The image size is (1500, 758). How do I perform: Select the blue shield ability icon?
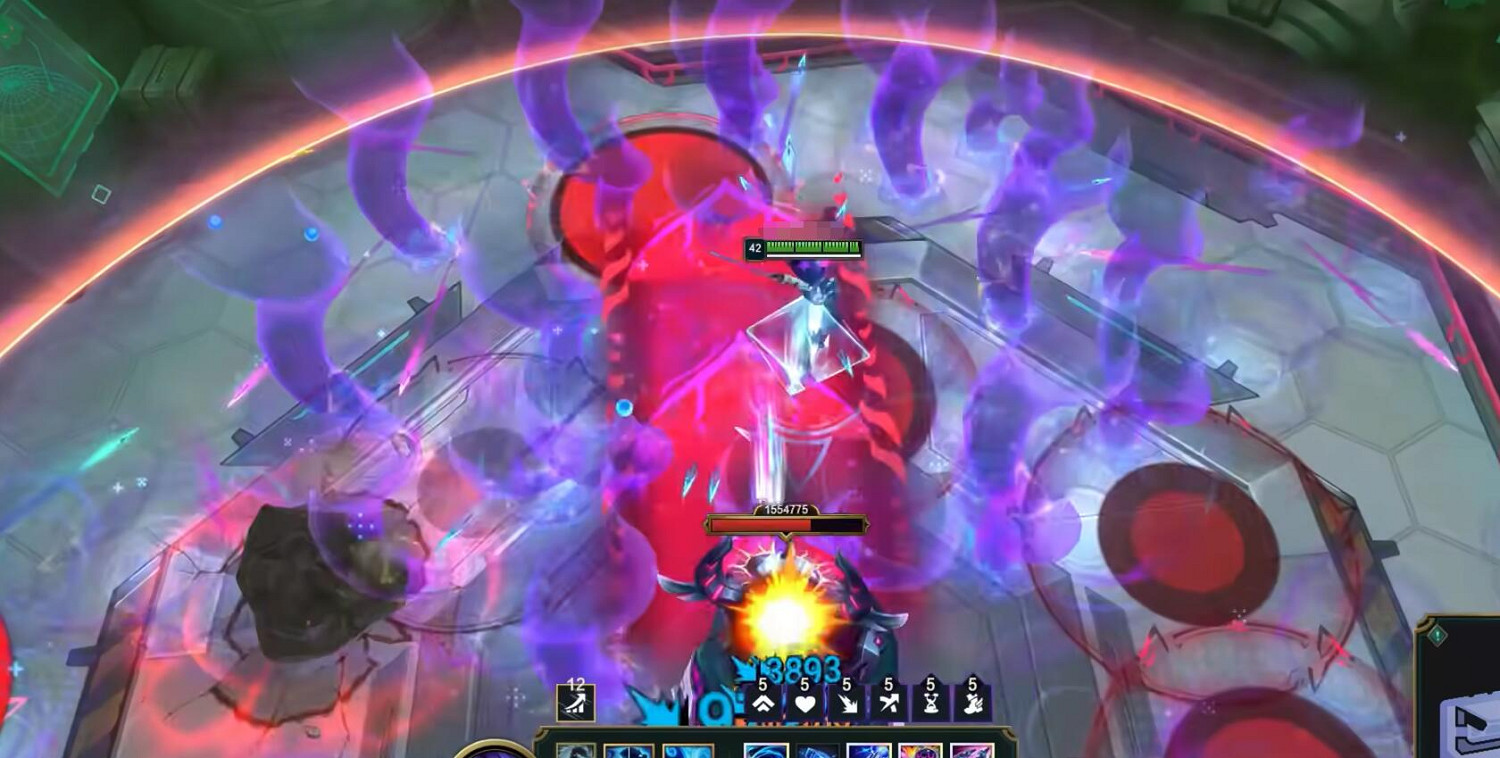[x=627, y=752]
